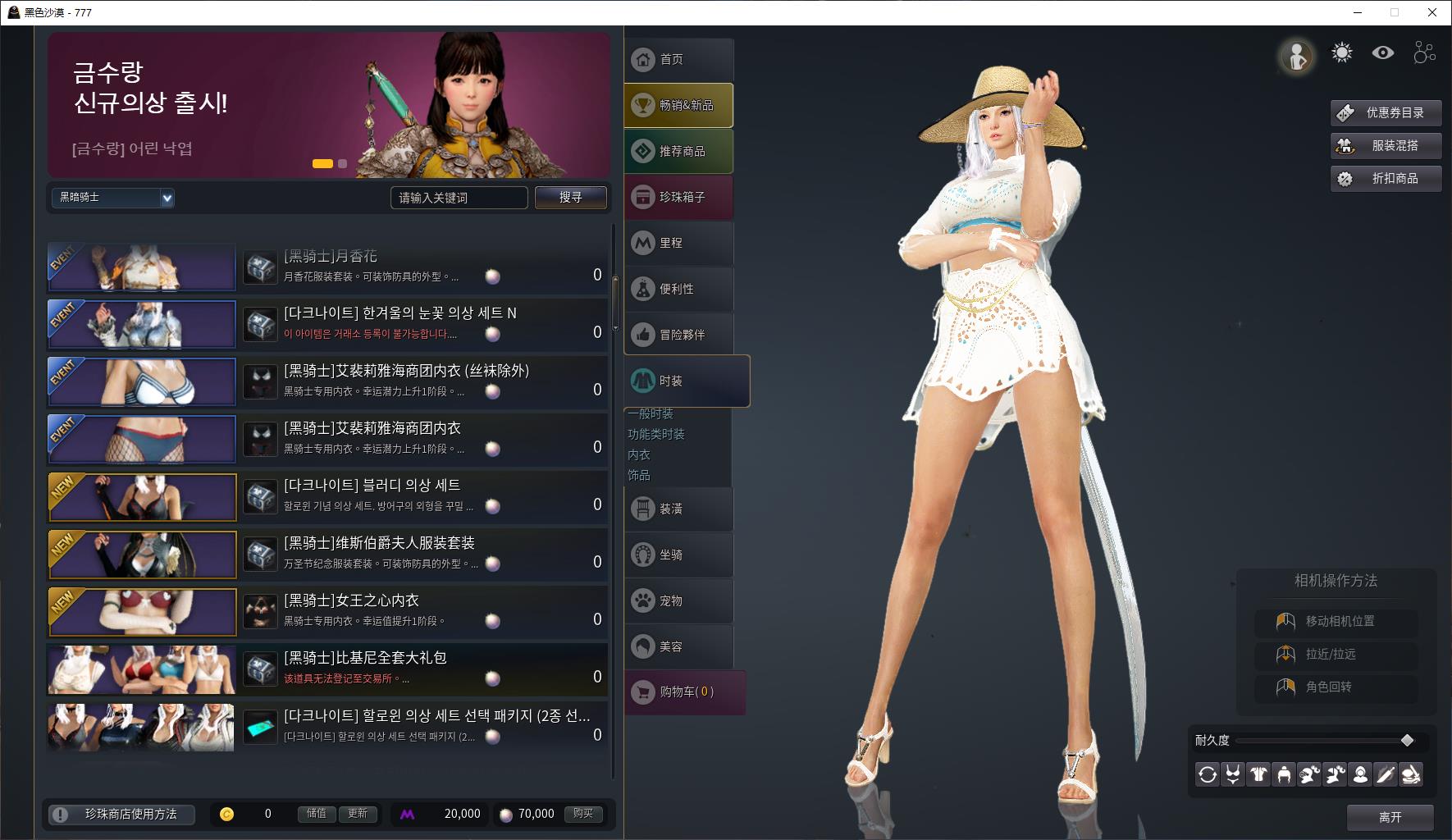This screenshot has width=1452, height=840.
Task: Choose the 内衣 sub-category under 时装
Action: (639, 455)
